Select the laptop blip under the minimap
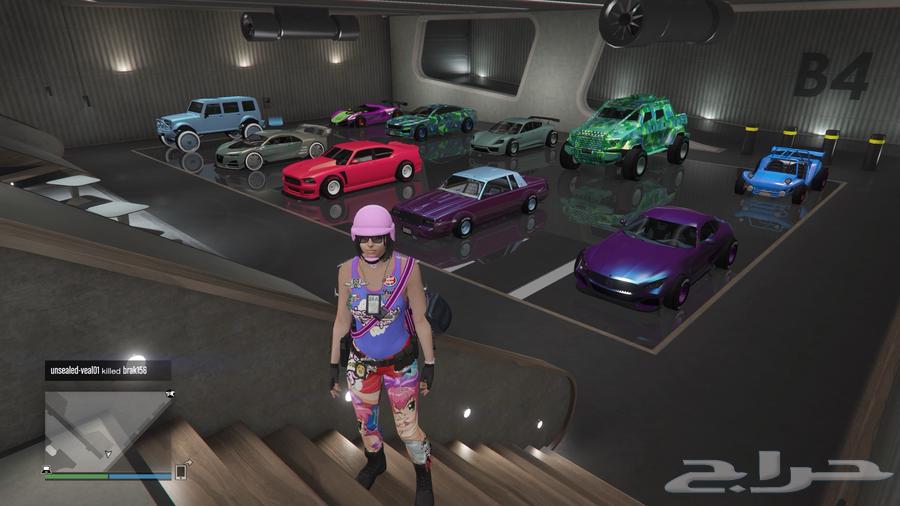Screen dimensions: 900x506 tap(48, 468)
